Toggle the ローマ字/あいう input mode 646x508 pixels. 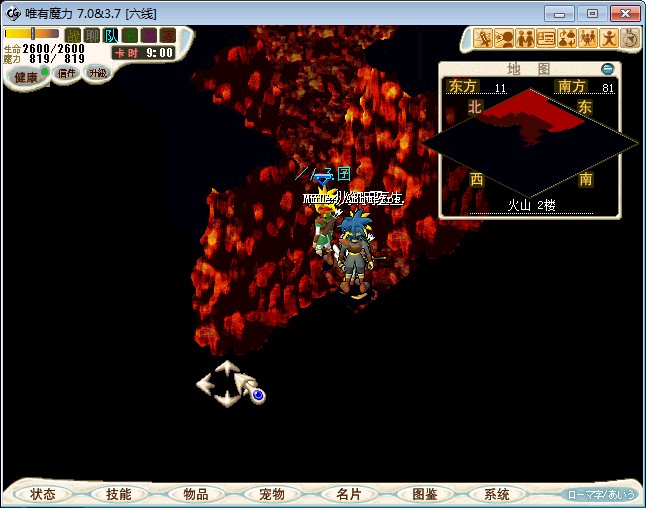600,494
